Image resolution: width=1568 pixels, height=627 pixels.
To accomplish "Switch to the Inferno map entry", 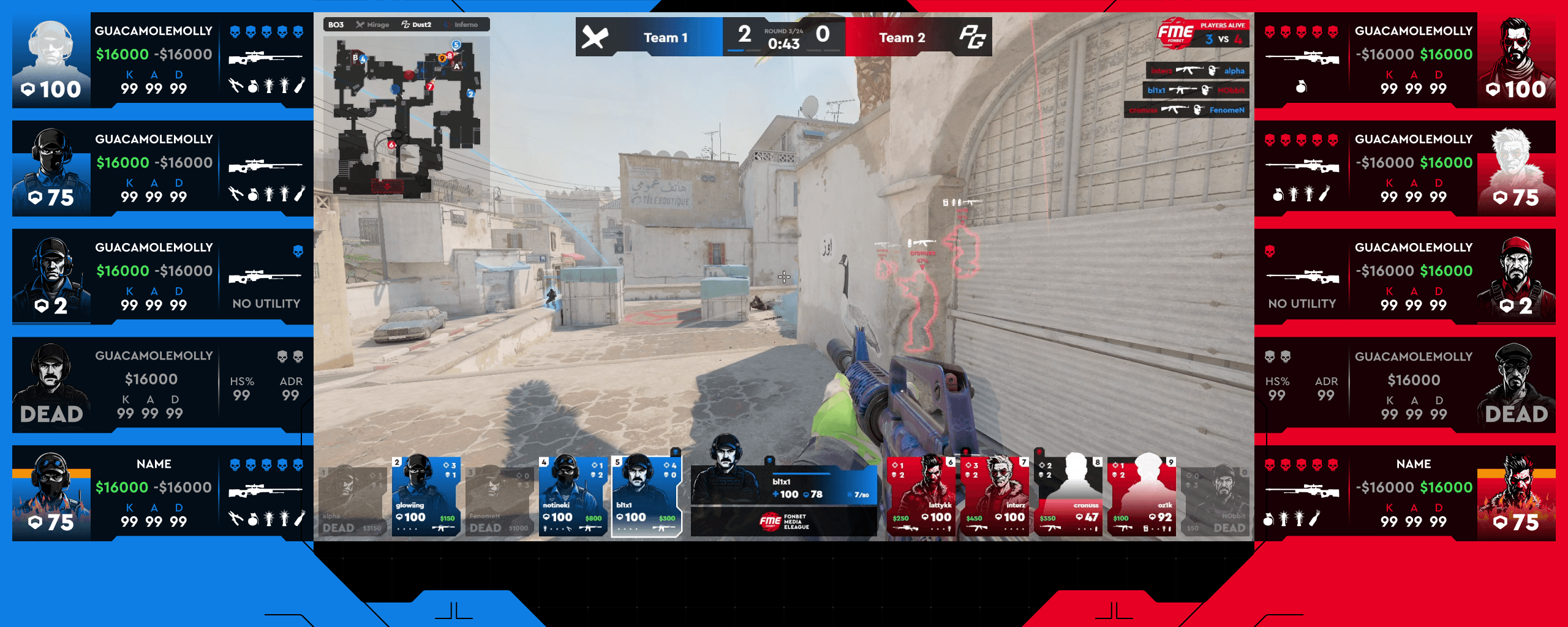I will pyautogui.click(x=461, y=24).
